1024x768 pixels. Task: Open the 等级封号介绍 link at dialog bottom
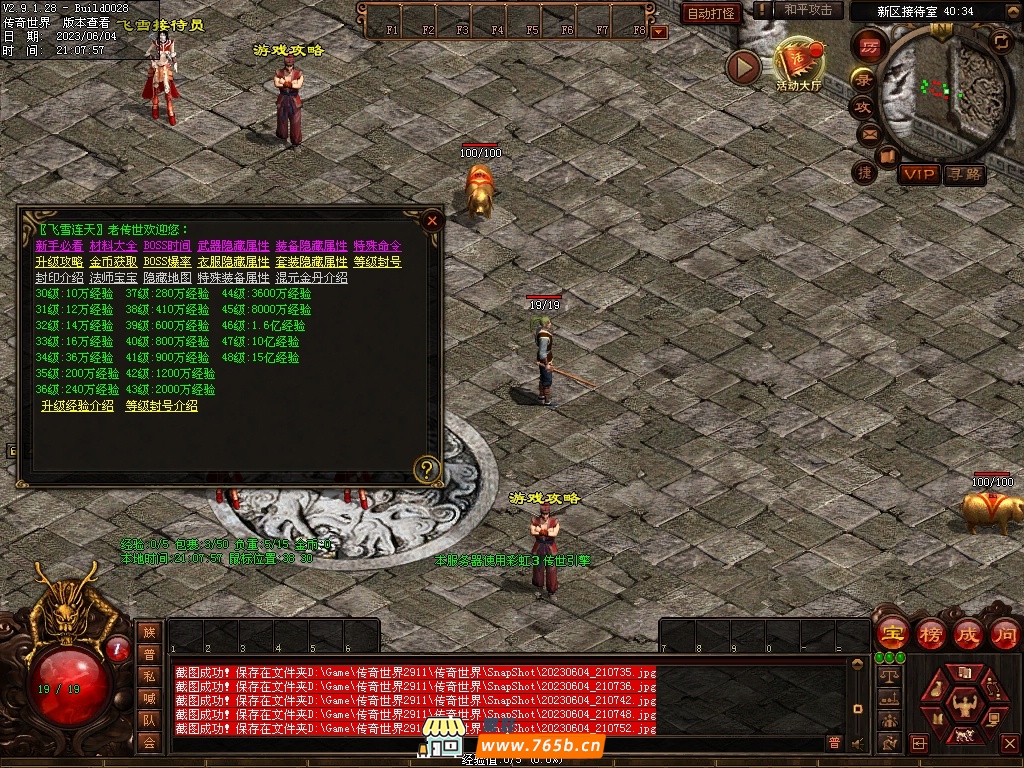[161, 406]
